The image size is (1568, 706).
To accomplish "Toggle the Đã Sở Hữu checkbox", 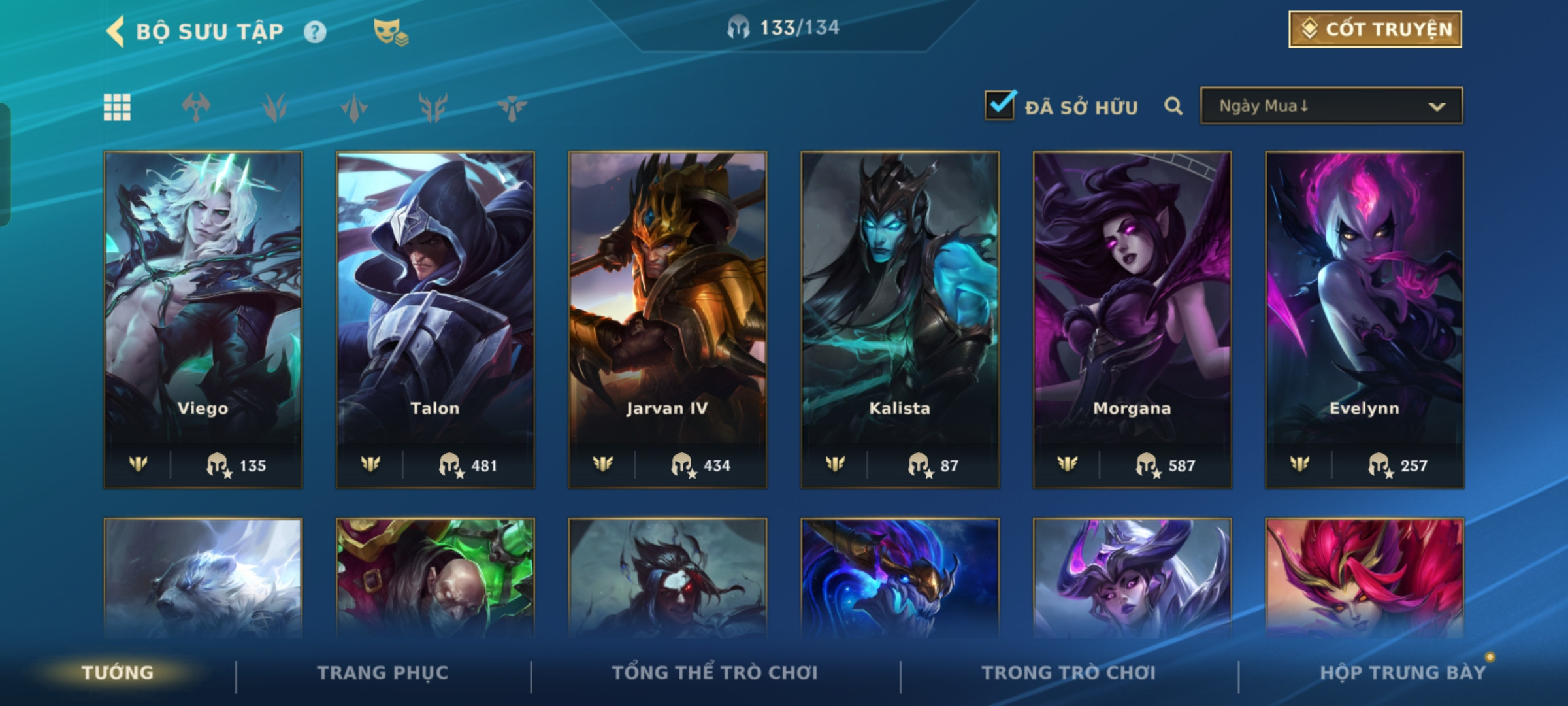I will pyautogui.click(x=1000, y=105).
